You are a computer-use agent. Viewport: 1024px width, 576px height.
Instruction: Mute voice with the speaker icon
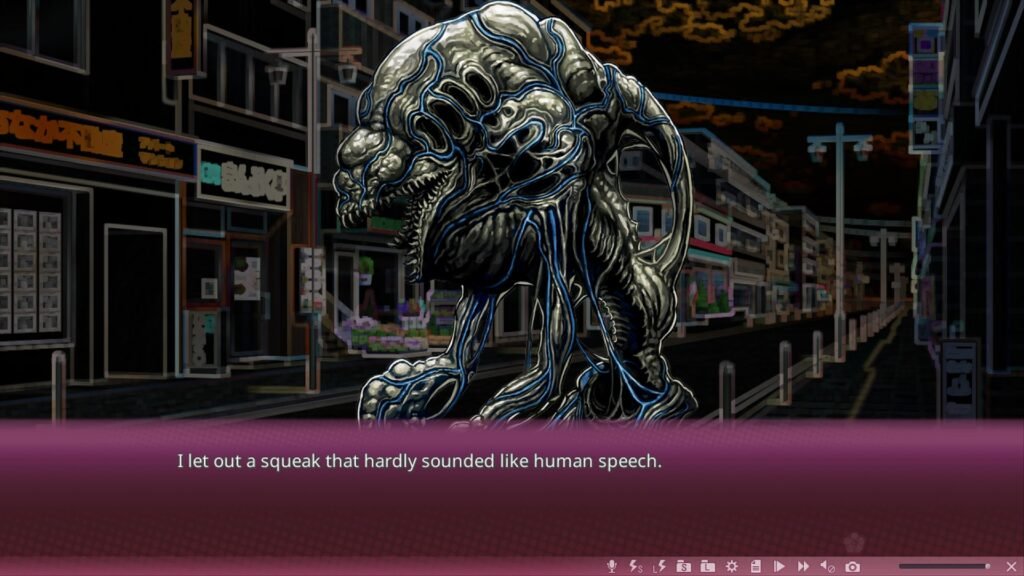click(828, 567)
